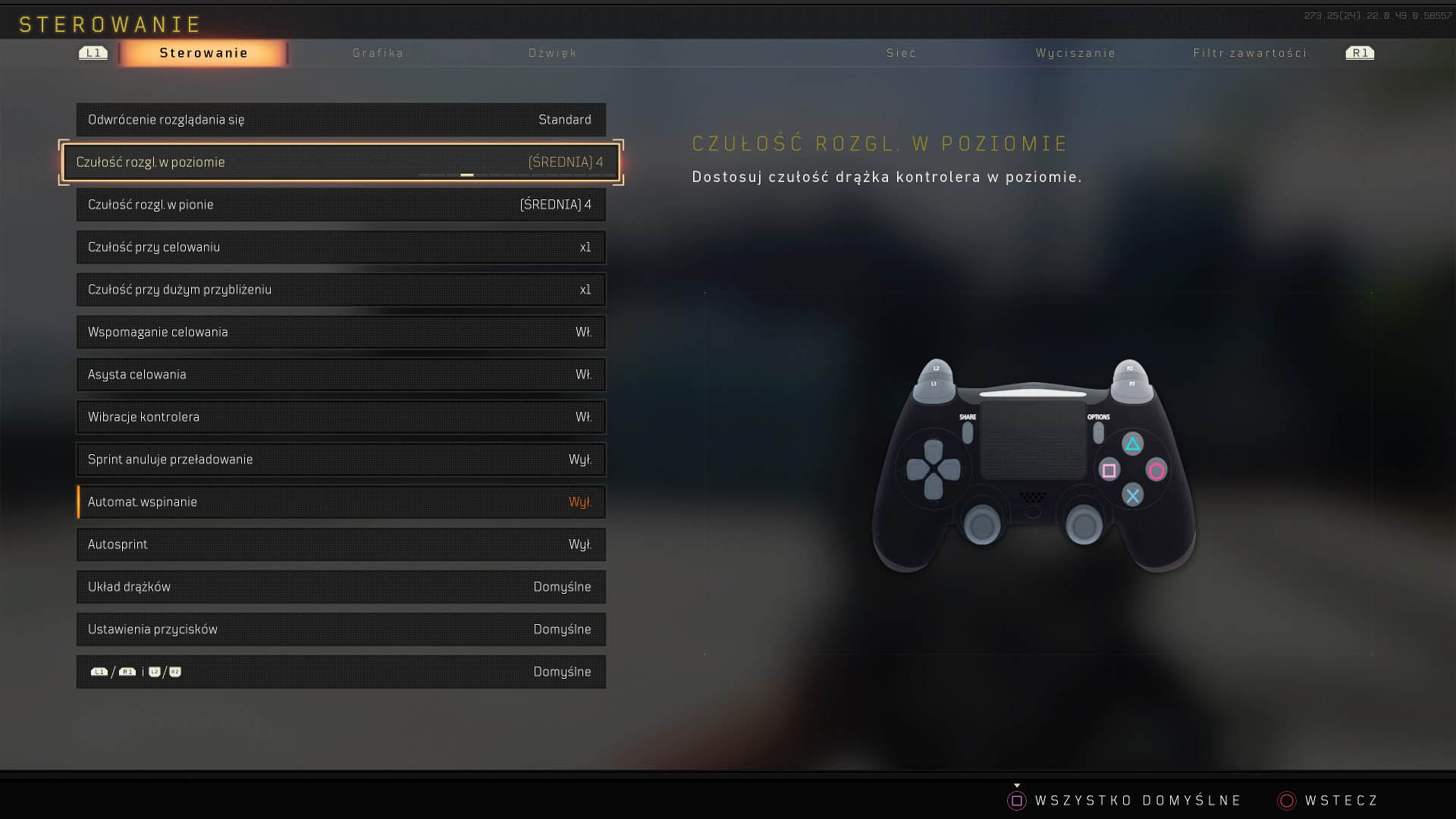Turn off Wibracje kontrolera
Viewport: 1456px width, 819px height.
[x=340, y=417]
